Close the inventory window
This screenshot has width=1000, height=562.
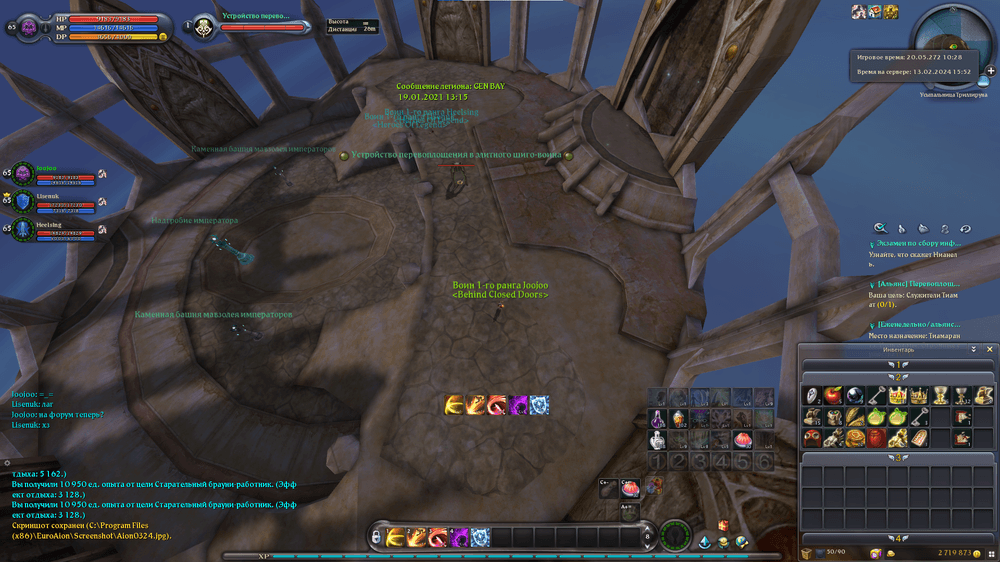990,350
